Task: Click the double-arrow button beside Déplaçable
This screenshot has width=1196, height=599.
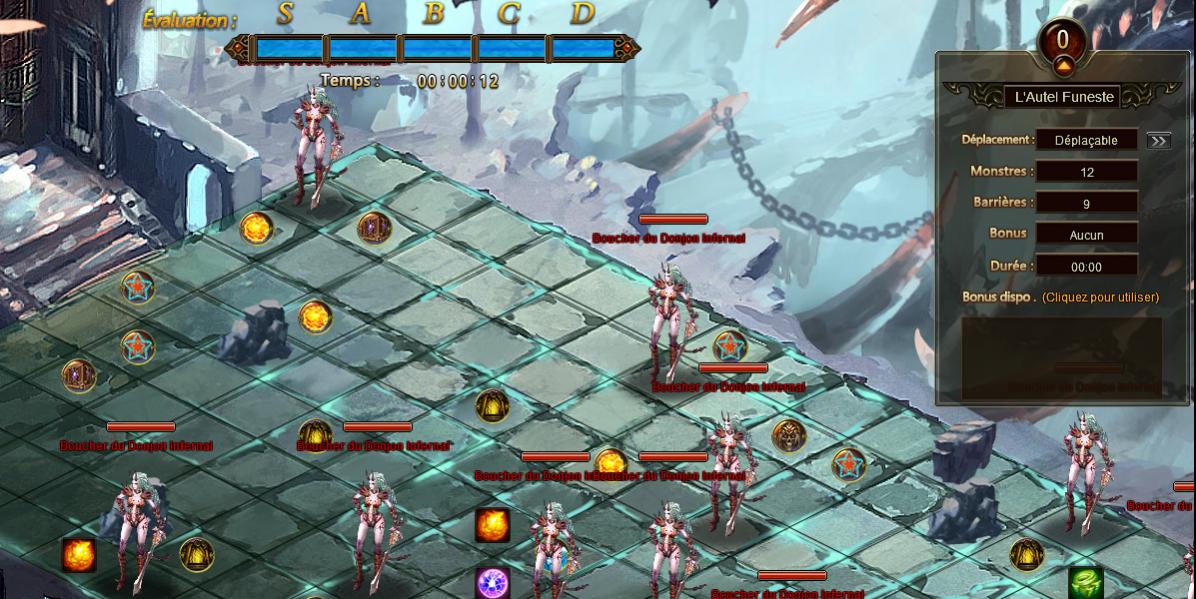Action: [x=1158, y=141]
